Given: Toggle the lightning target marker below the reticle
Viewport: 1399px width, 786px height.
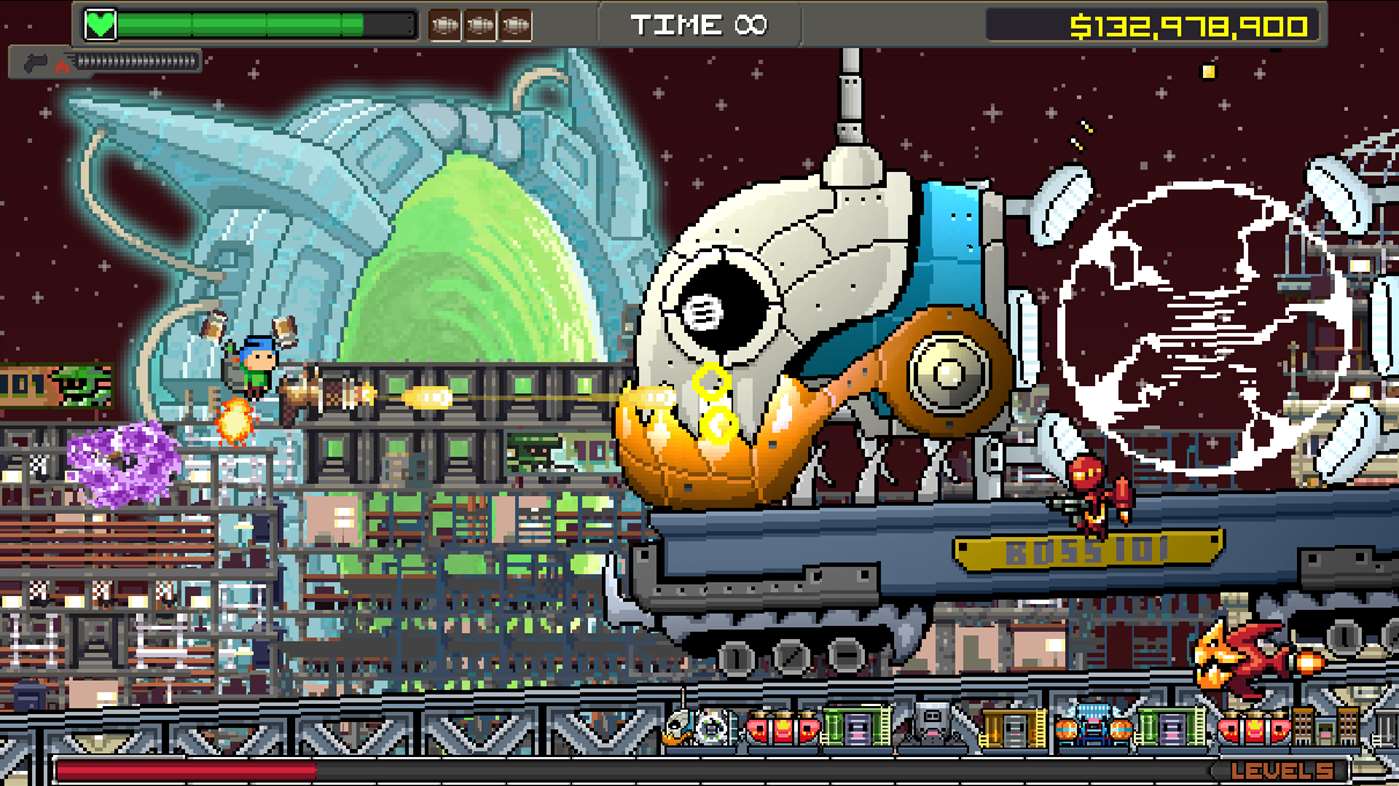Looking at the screenshot, I should coord(720,424).
